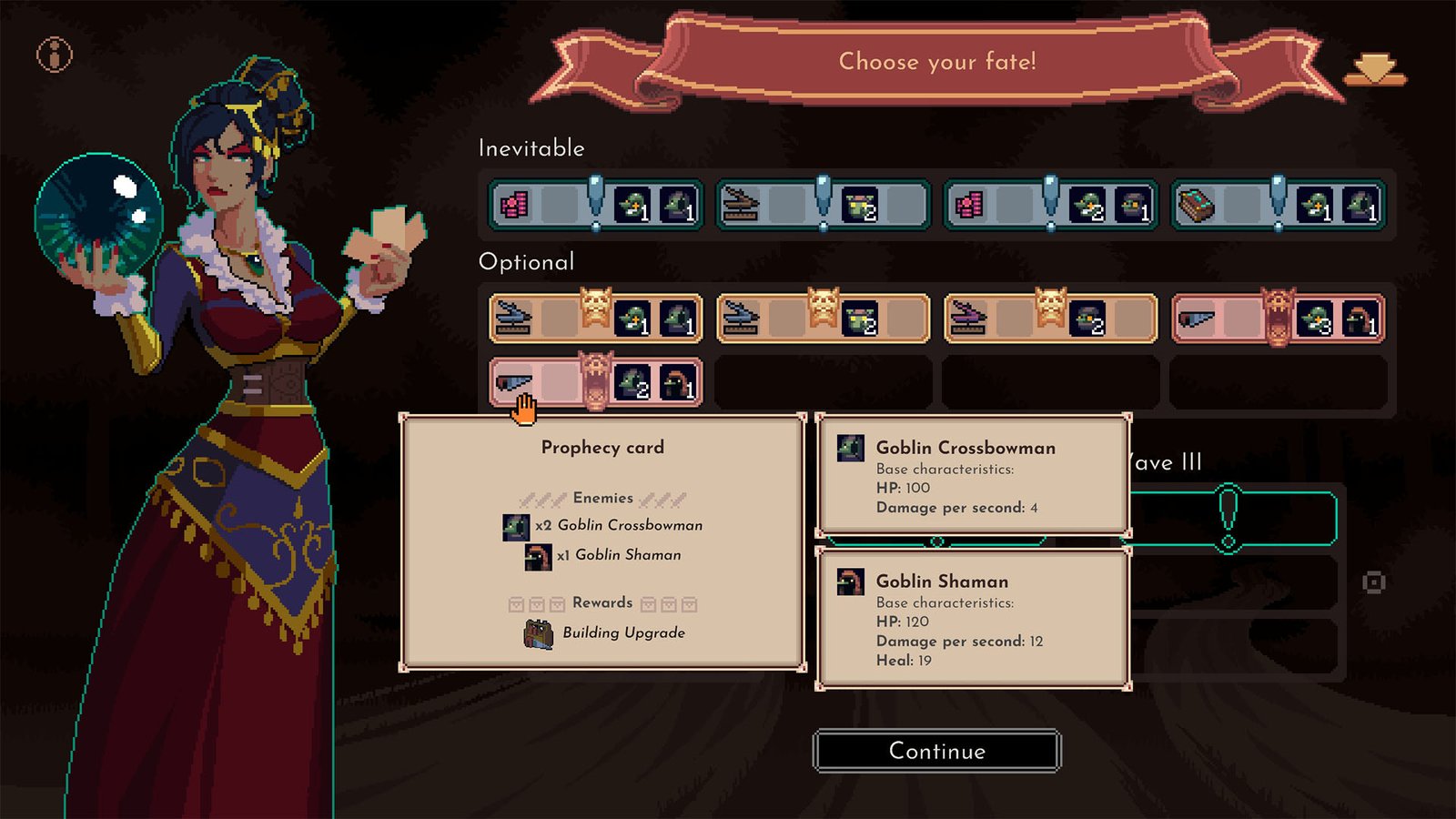Select the Inevitable card with the ballista reward
Image resolution: width=1456 pixels, height=819 pixels.
pos(823,206)
